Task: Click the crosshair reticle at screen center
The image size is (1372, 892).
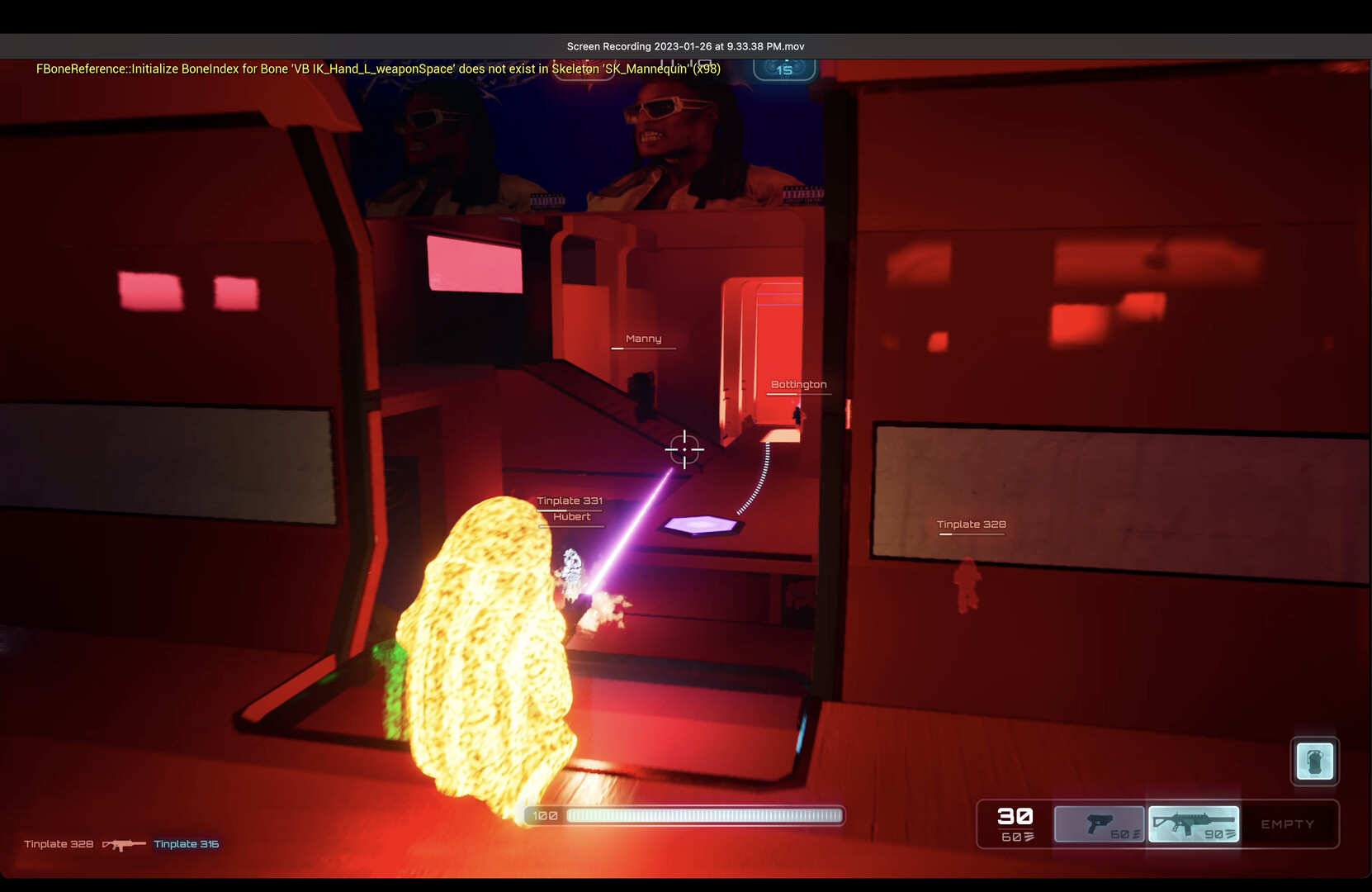Action: point(684,450)
